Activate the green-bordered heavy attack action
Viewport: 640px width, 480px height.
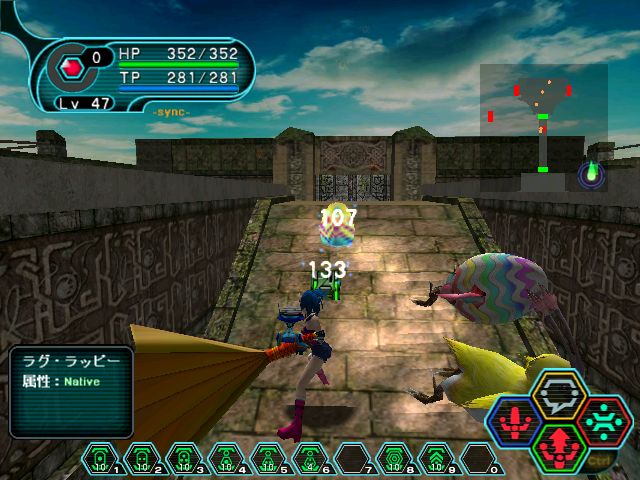click(552, 444)
